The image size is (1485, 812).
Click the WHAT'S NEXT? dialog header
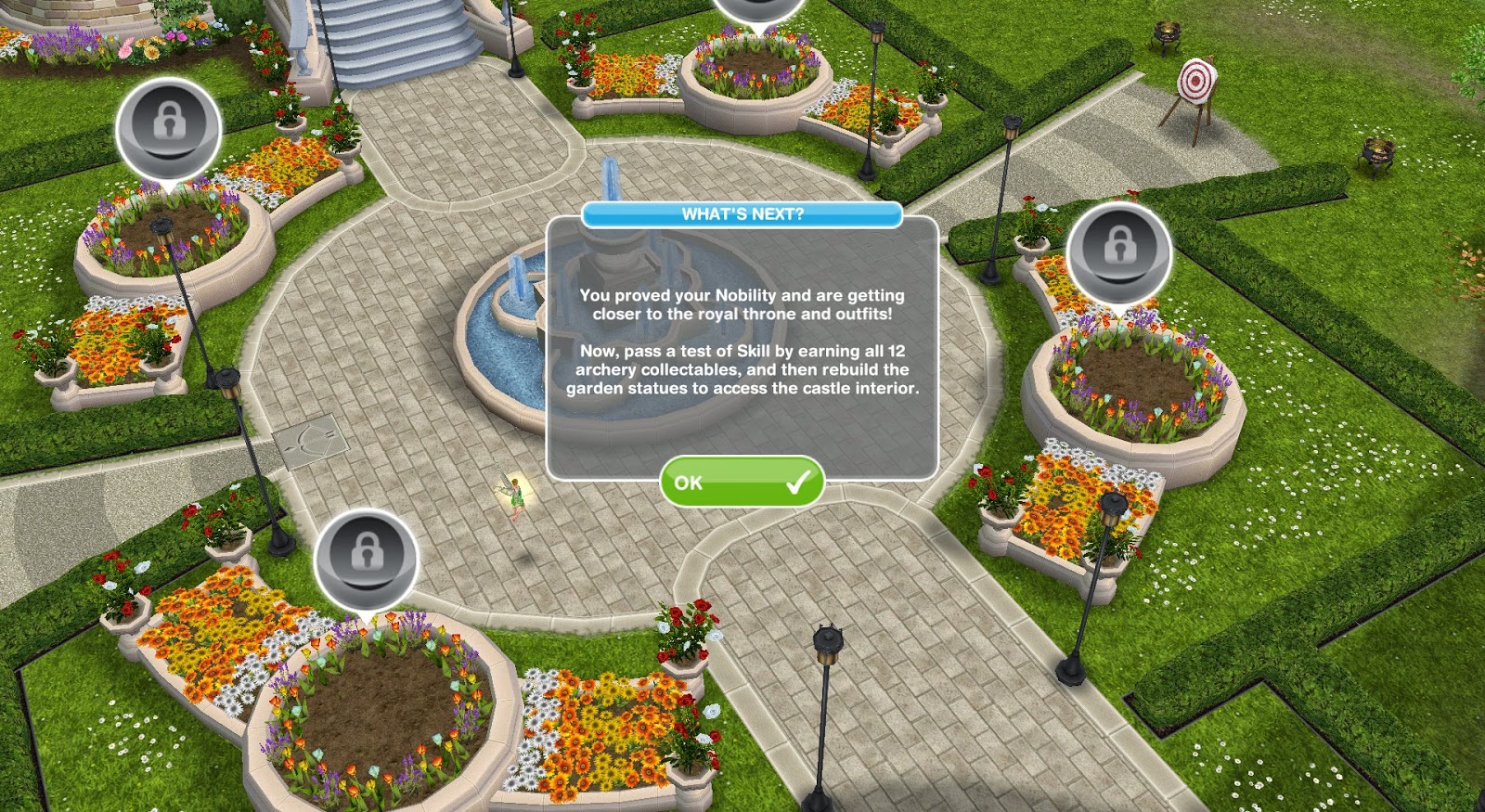pos(742,213)
